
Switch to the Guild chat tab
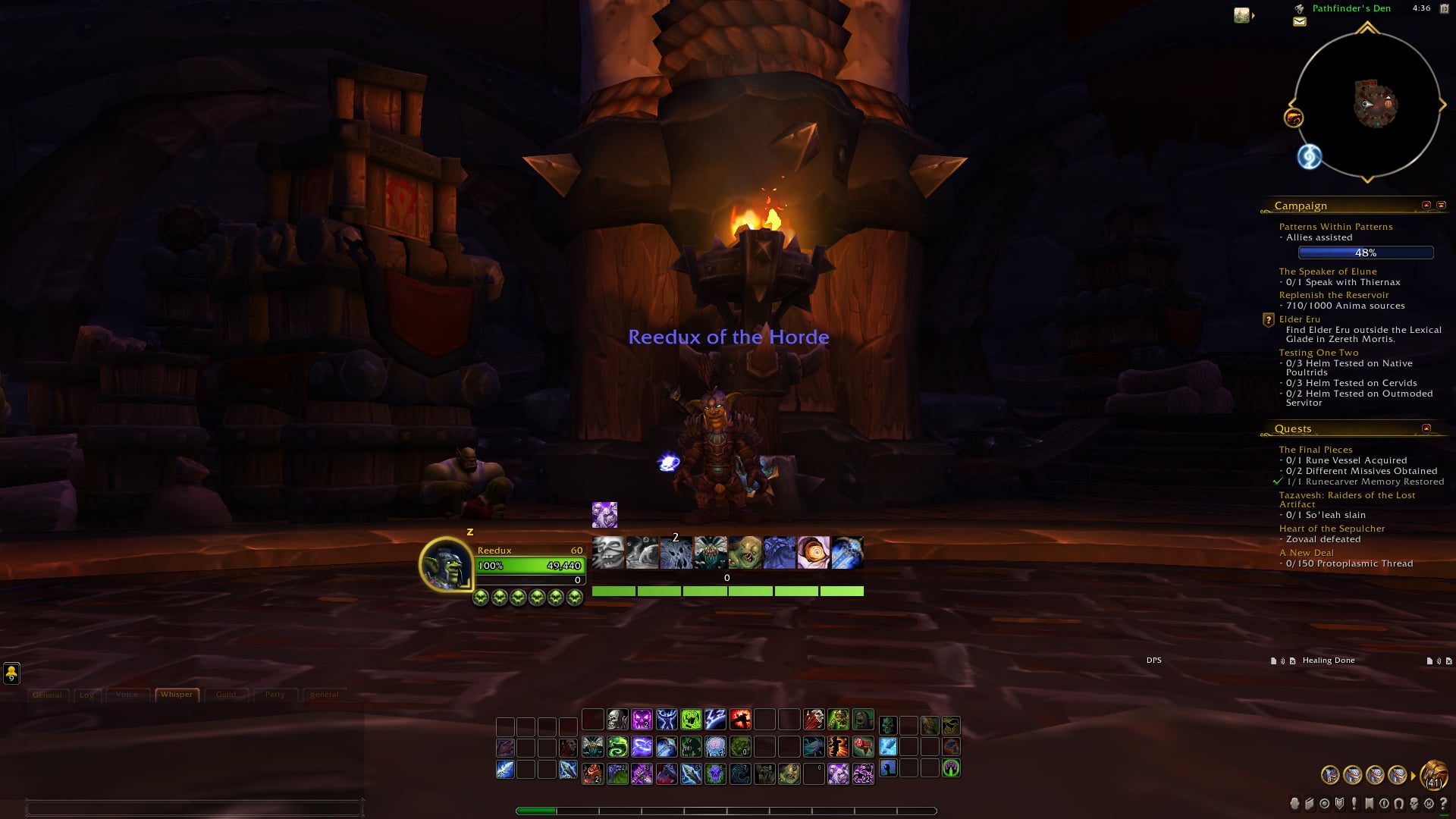click(x=226, y=695)
